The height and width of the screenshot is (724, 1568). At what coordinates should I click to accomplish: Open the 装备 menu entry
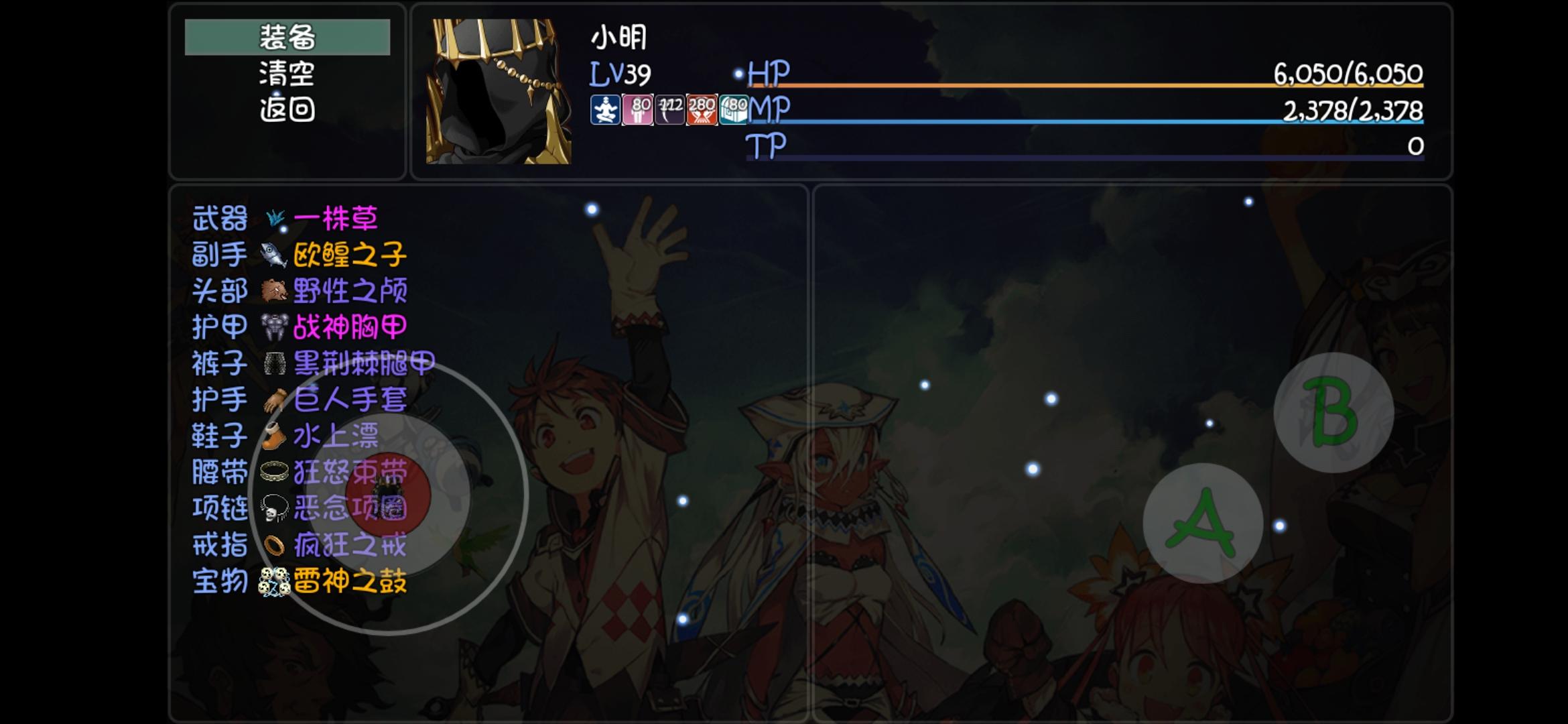pyautogui.click(x=287, y=38)
